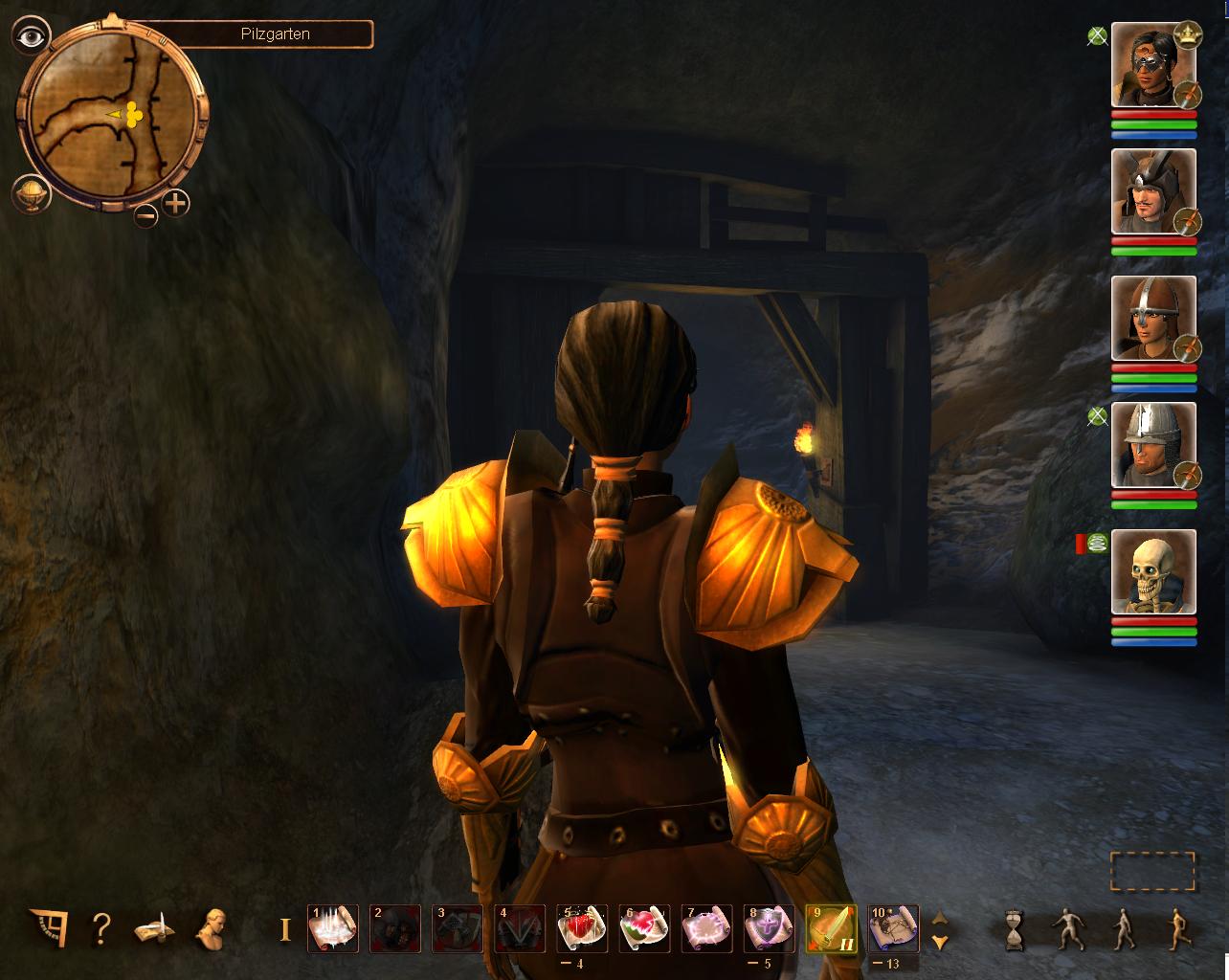Use the map scroll in quickslot 10

[x=893, y=928]
